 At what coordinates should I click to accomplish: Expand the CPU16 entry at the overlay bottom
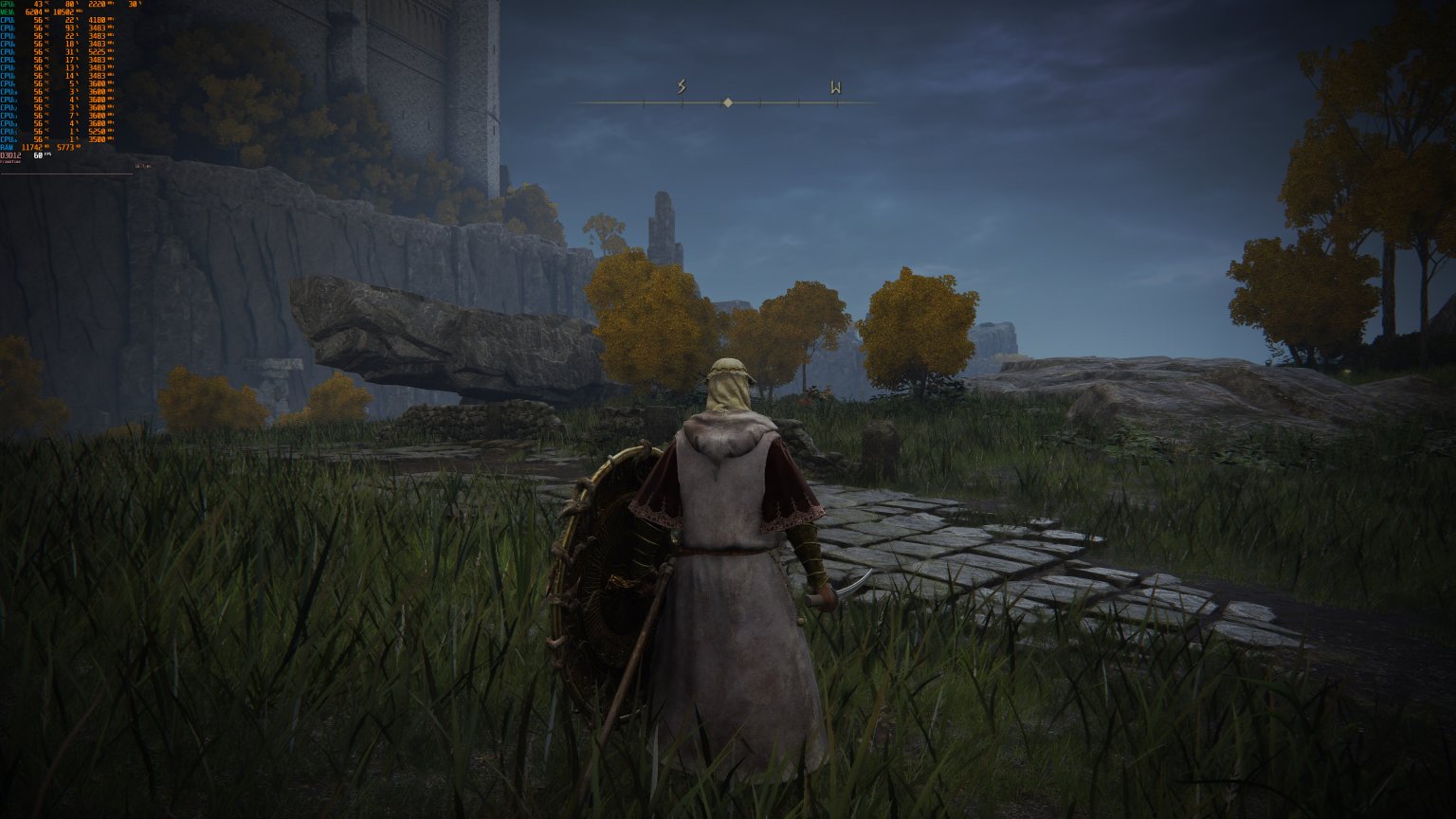coord(9,138)
